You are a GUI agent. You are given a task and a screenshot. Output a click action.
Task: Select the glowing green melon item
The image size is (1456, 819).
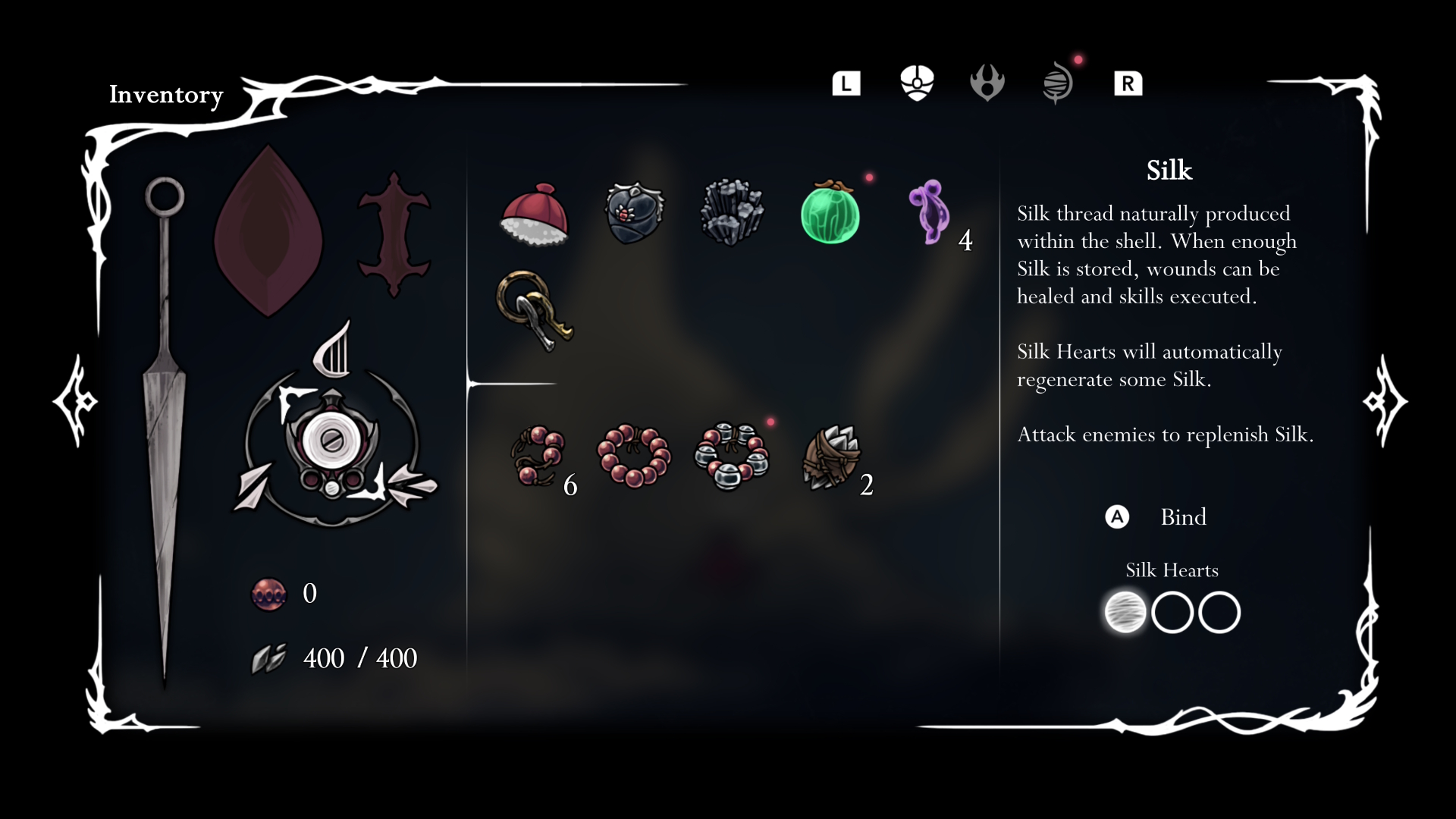pos(830,216)
